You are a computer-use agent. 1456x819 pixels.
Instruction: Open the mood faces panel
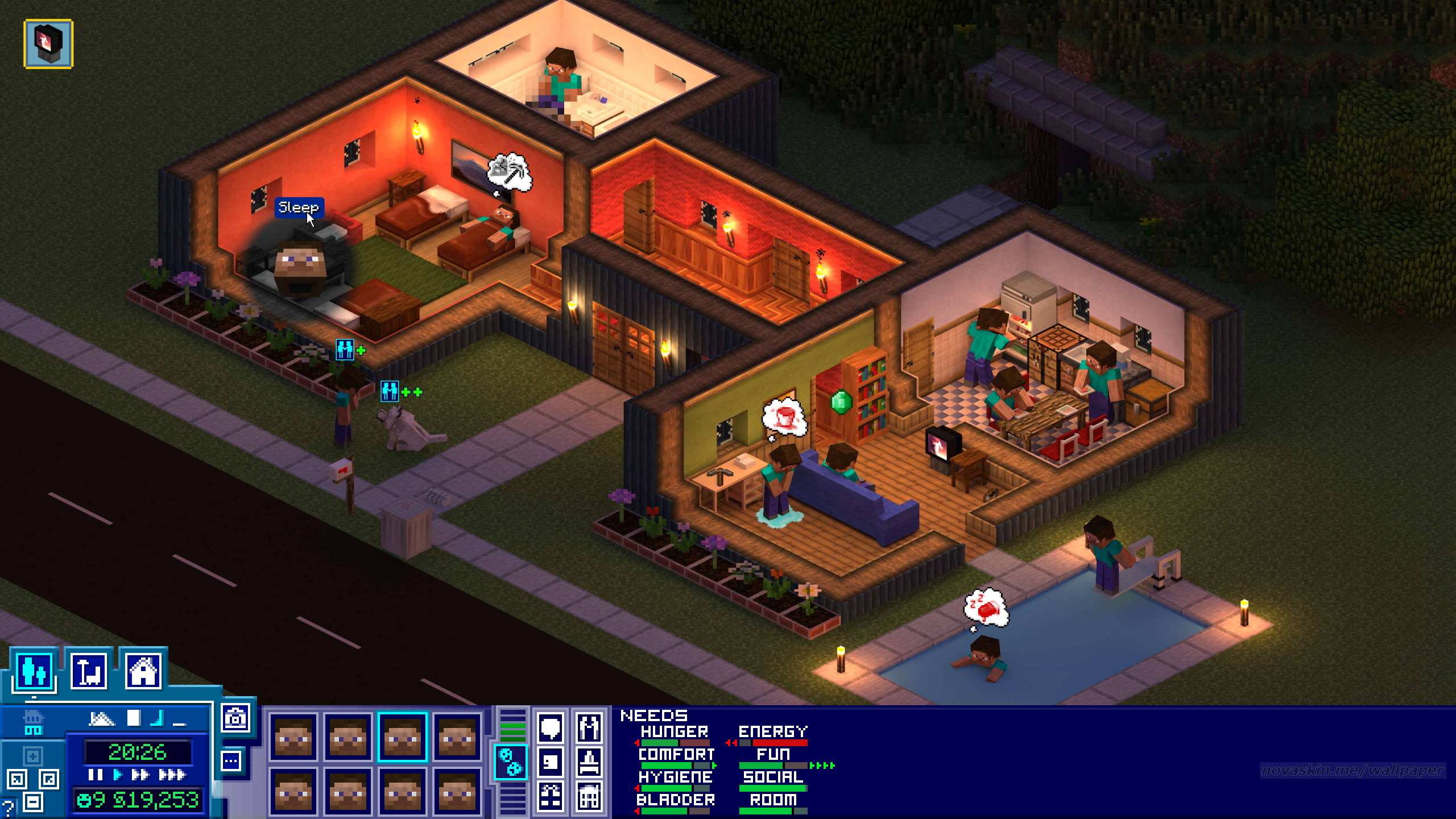click(x=510, y=761)
